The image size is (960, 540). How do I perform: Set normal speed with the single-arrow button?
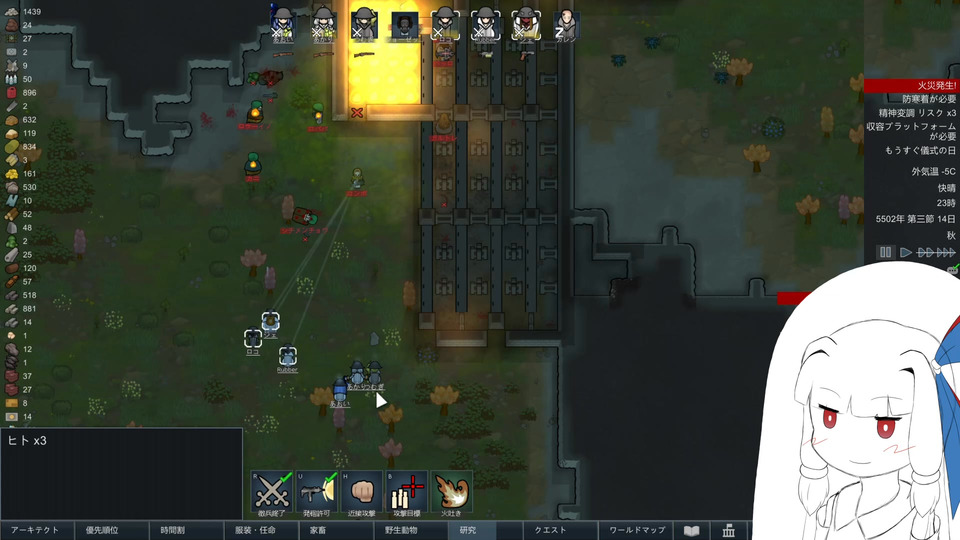(x=906, y=253)
